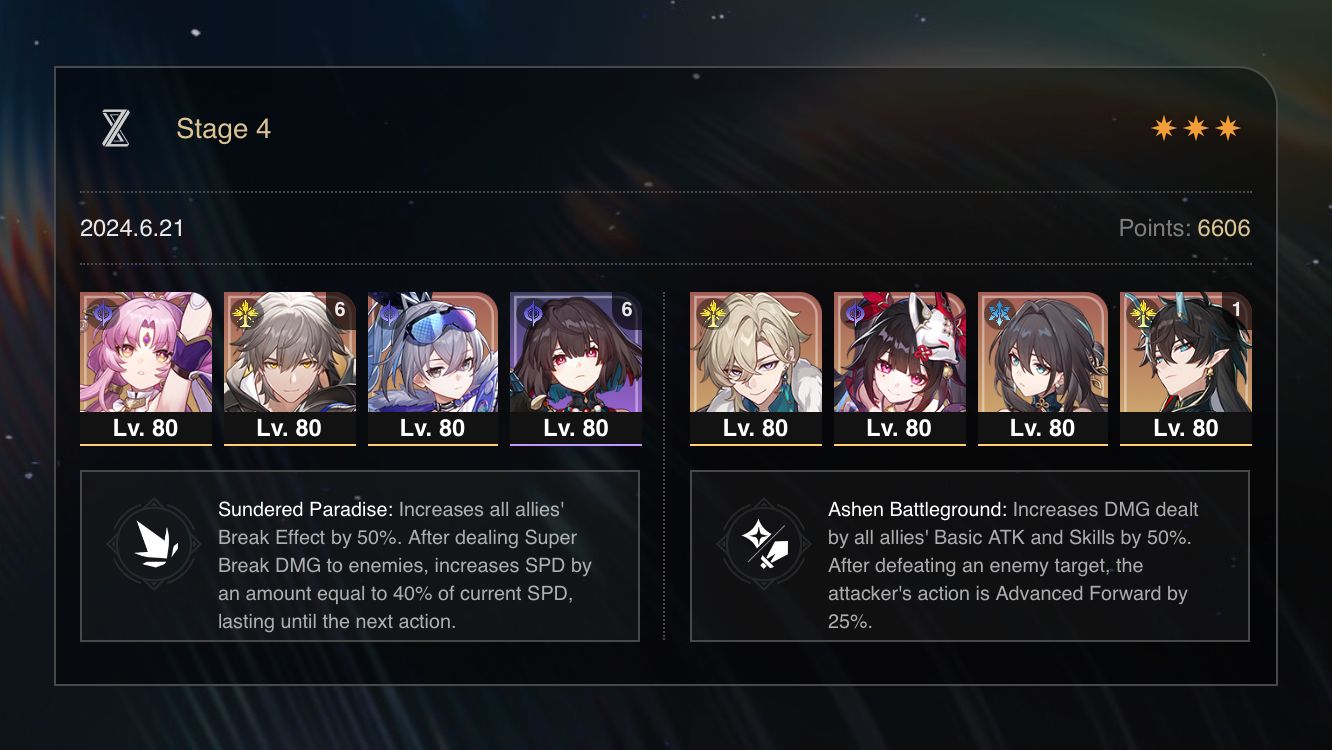Click the Lv. 80 label under Aventurine
1332x750 pixels.
point(755,428)
